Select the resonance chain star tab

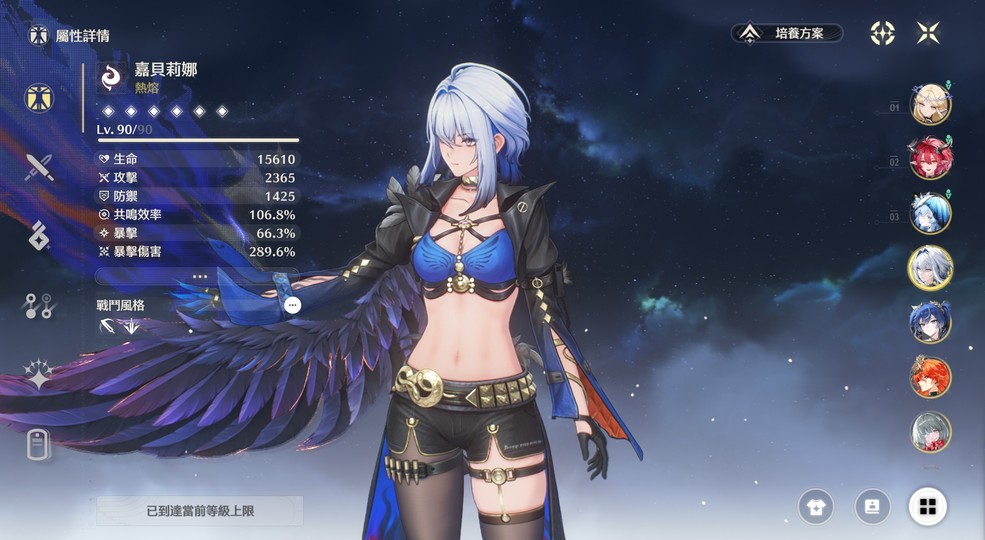tap(39, 376)
